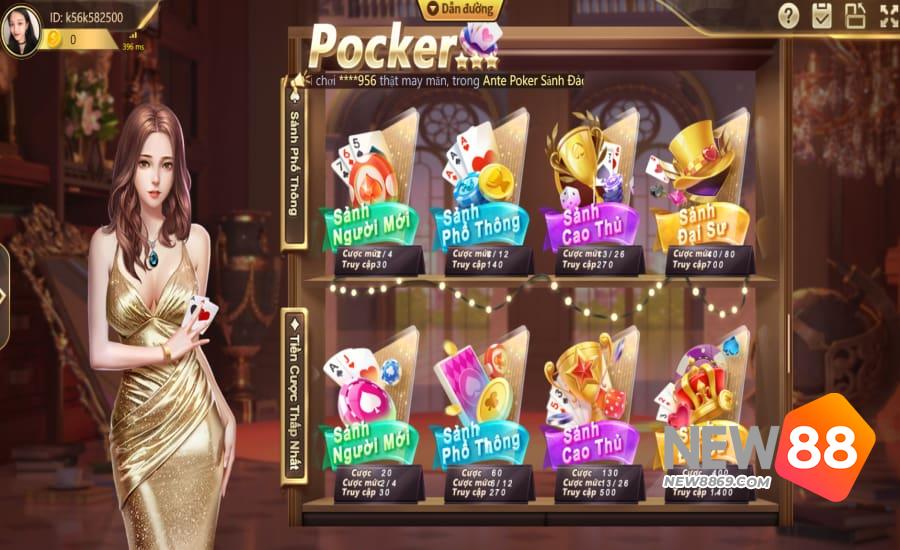Enter Sảnh Người Mới with the orange chip
This screenshot has height=550, width=900.
pos(371,200)
